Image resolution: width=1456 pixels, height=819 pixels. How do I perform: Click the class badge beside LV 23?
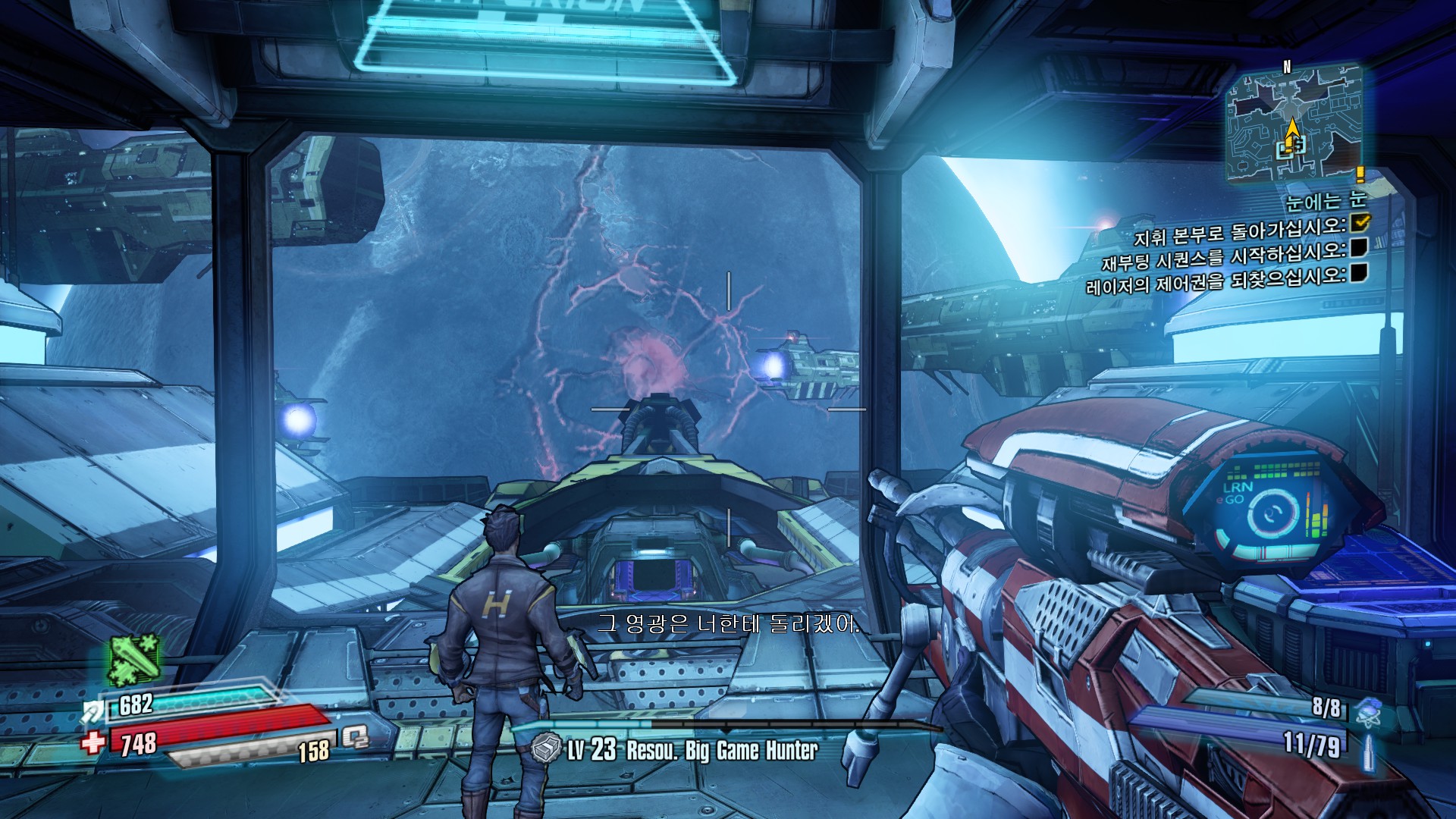coord(546,749)
